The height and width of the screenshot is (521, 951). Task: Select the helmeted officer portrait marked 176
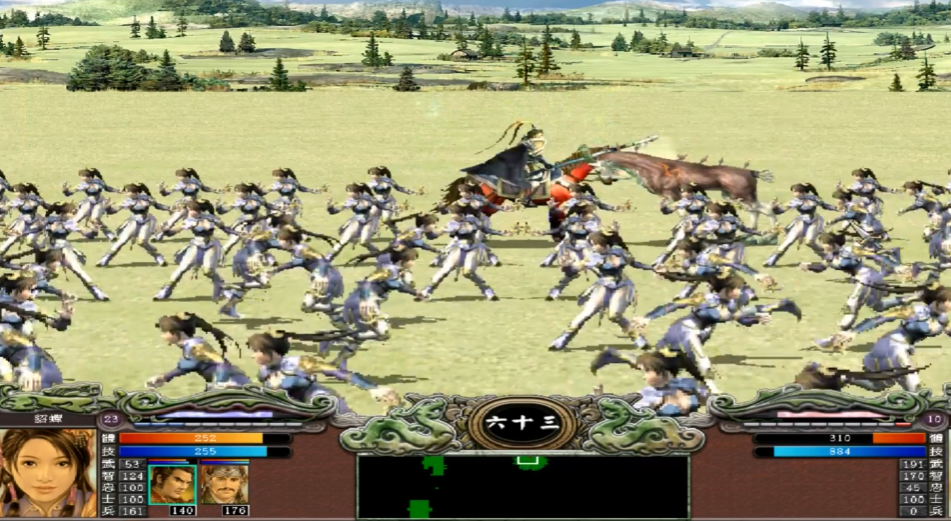point(223,484)
